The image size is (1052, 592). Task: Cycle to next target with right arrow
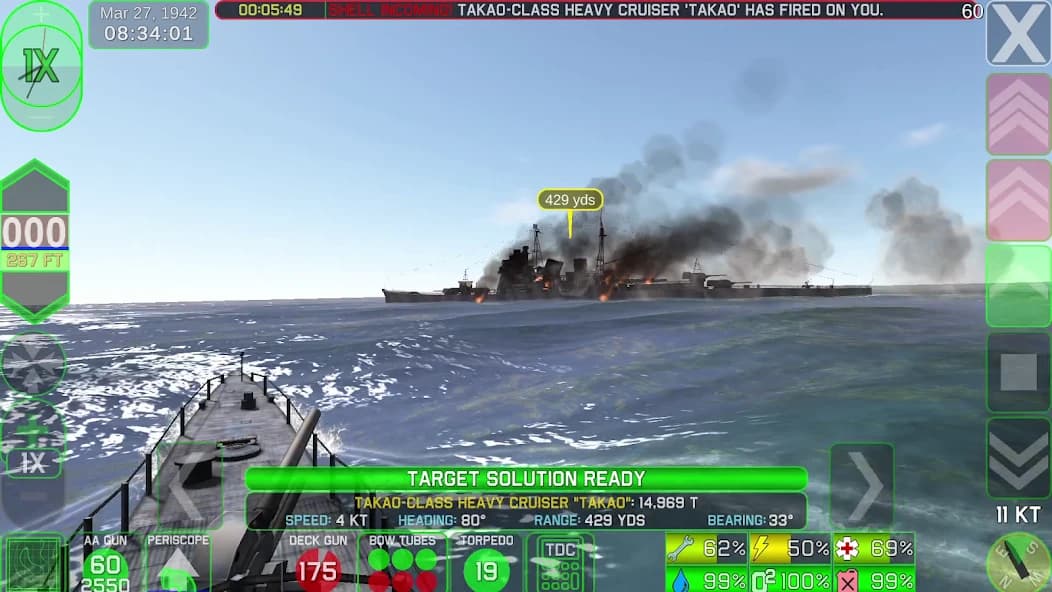click(x=861, y=486)
